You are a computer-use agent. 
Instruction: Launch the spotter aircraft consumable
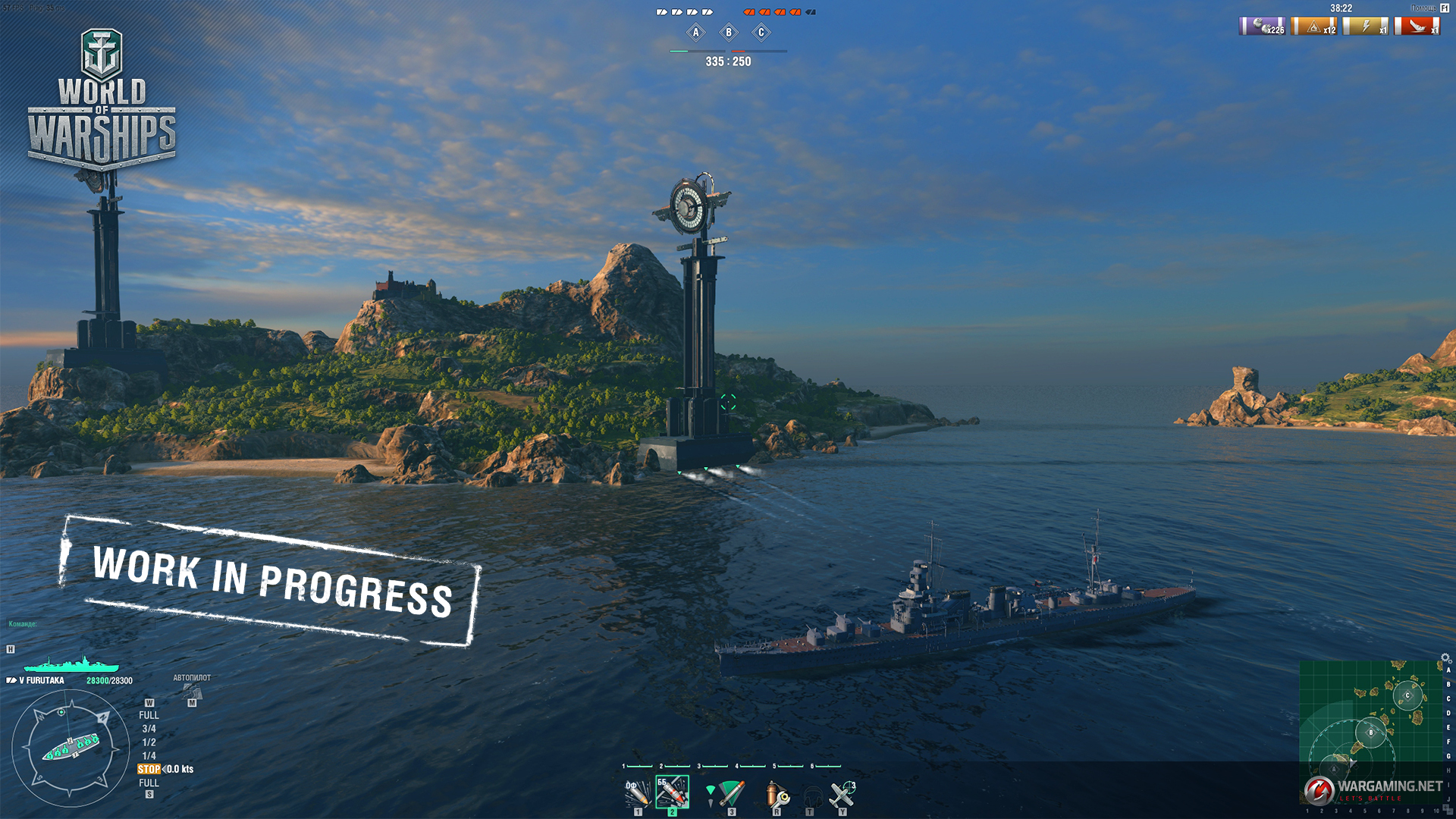842,794
